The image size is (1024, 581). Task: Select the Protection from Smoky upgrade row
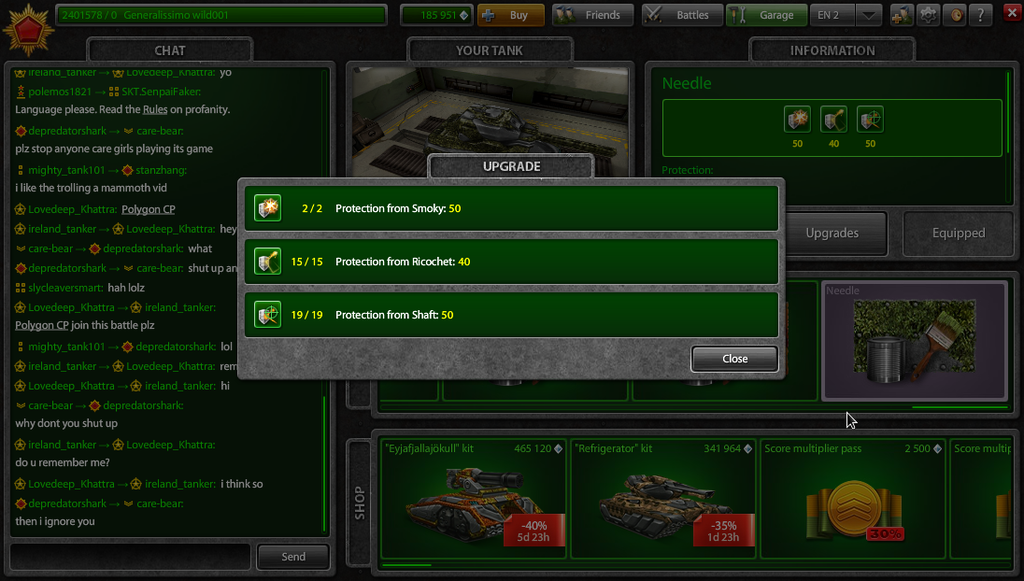pyautogui.click(x=511, y=209)
